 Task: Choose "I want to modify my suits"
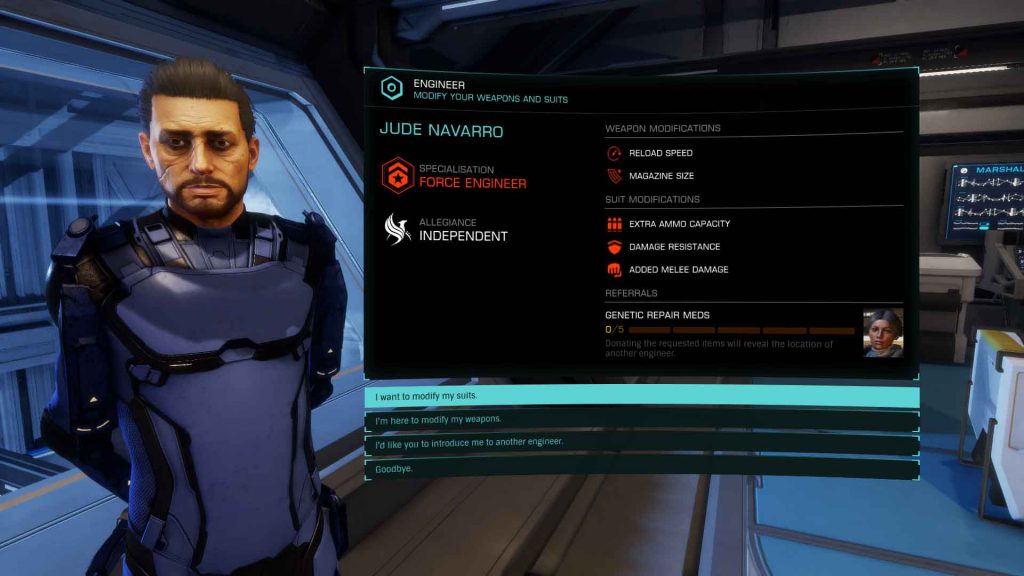point(640,396)
